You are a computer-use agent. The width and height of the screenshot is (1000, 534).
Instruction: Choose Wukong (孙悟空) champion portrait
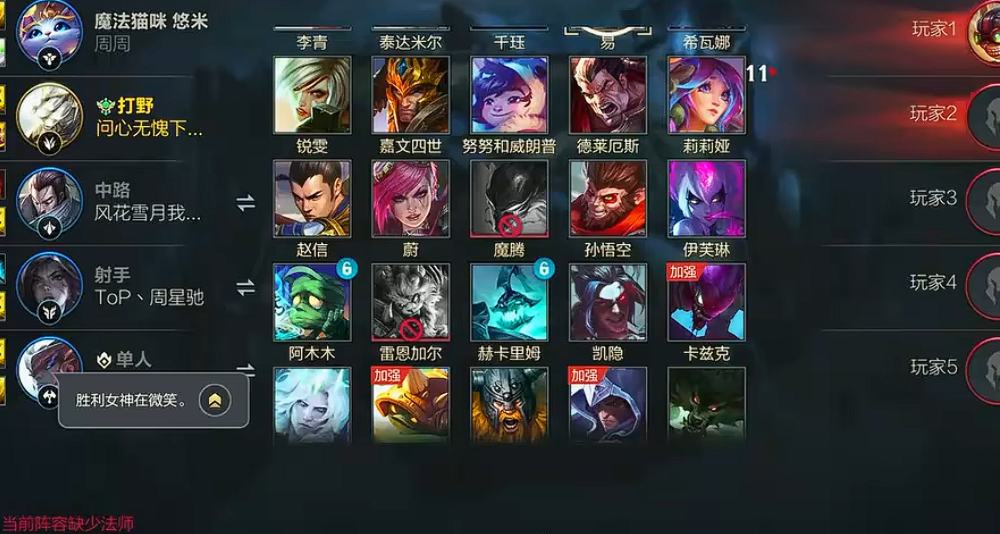[608, 199]
